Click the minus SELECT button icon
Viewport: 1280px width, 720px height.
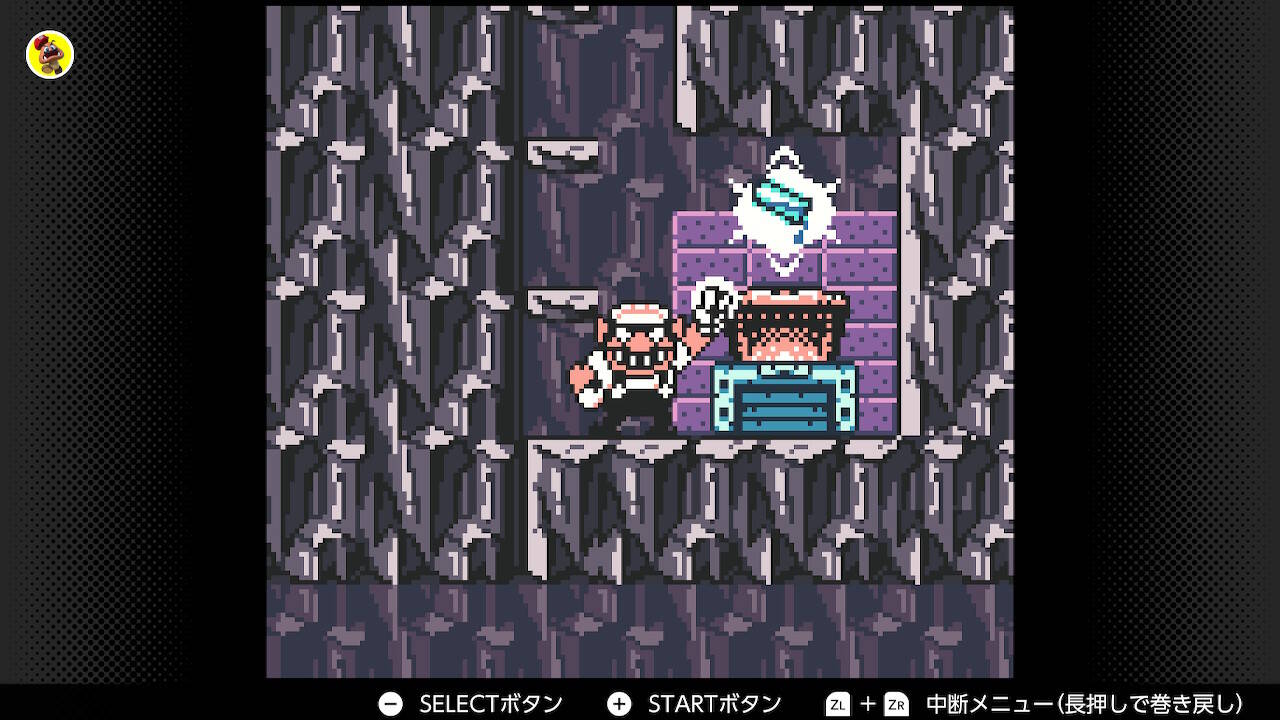pos(390,703)
